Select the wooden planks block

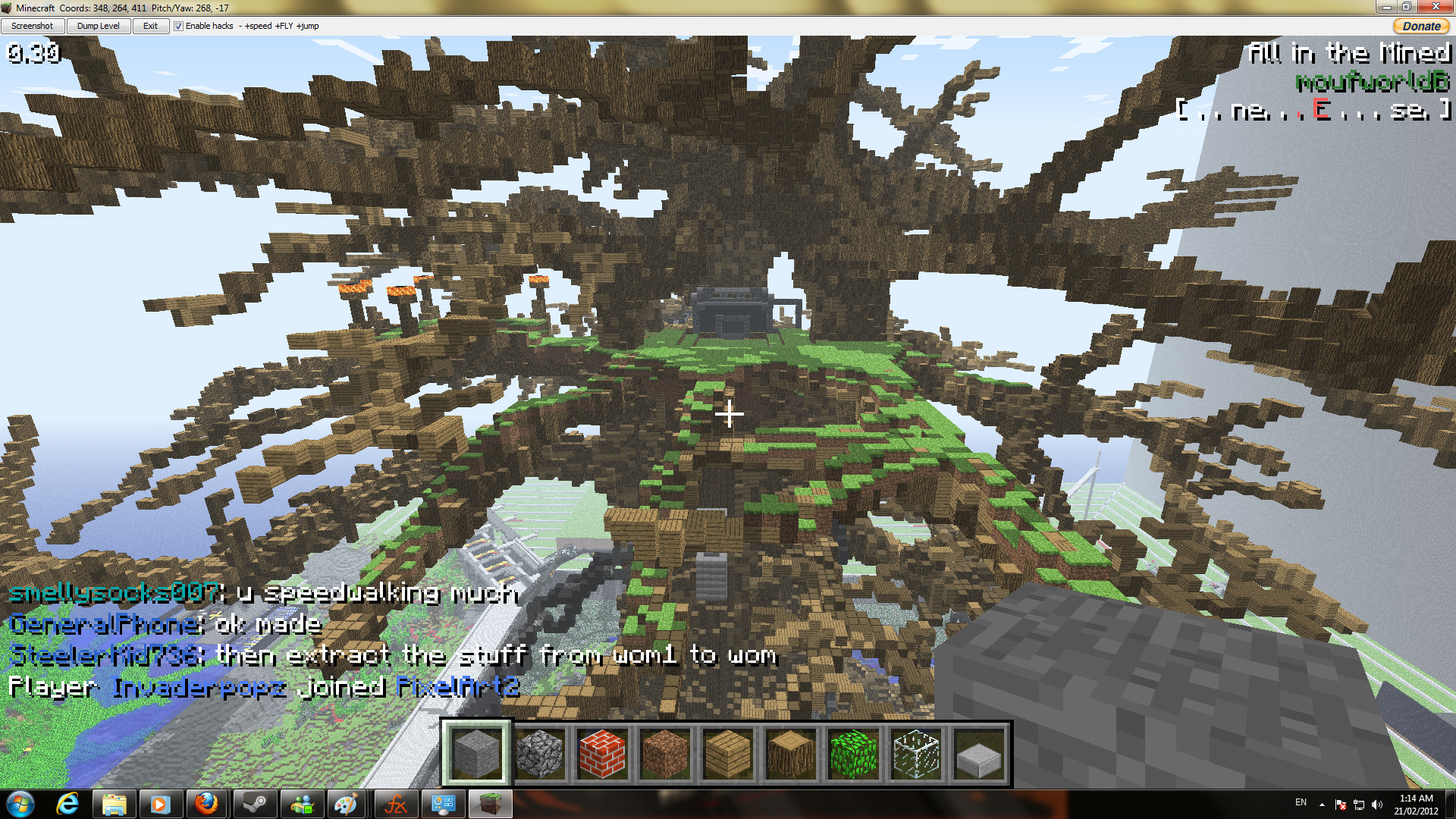[x=729, y=753]
